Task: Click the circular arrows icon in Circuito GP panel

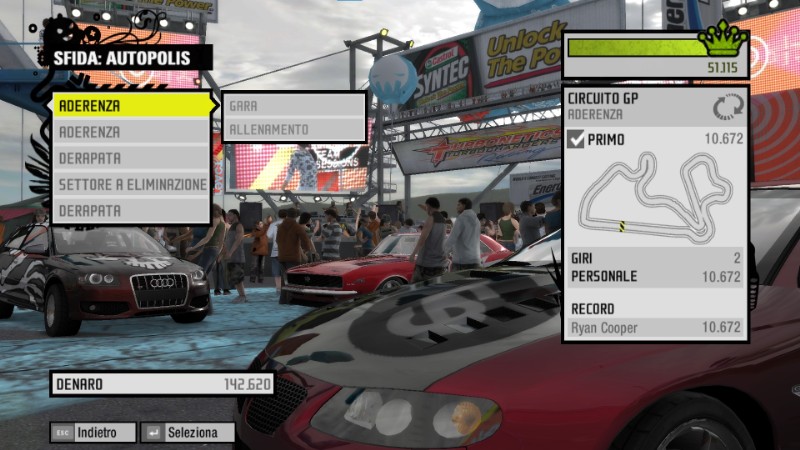Action: (728, 106)
